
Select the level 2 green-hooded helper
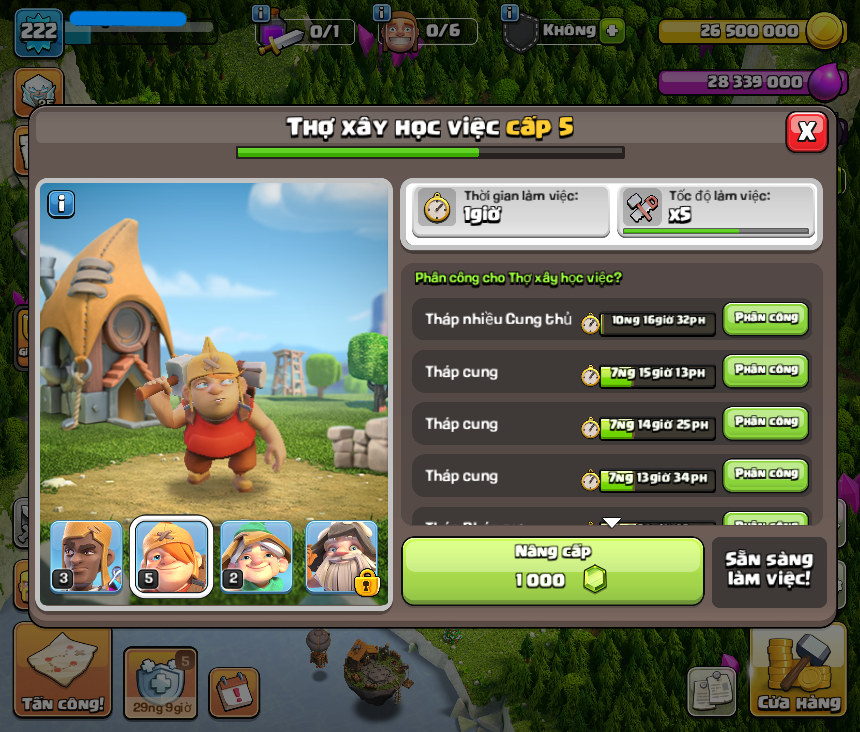[257, 557]
